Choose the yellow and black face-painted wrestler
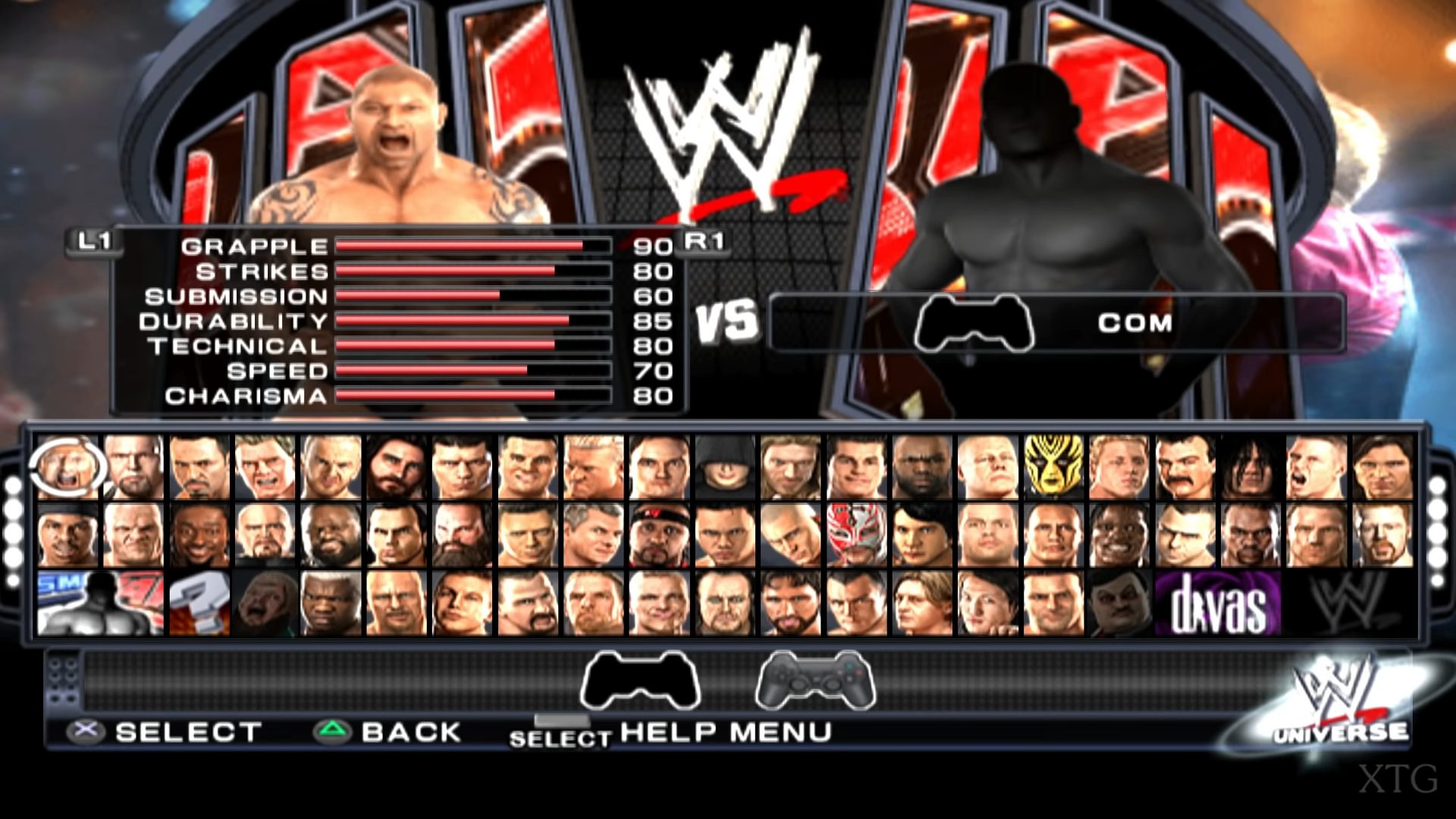The height and width of the screenshot is (819, 1456). (1053, 467)
